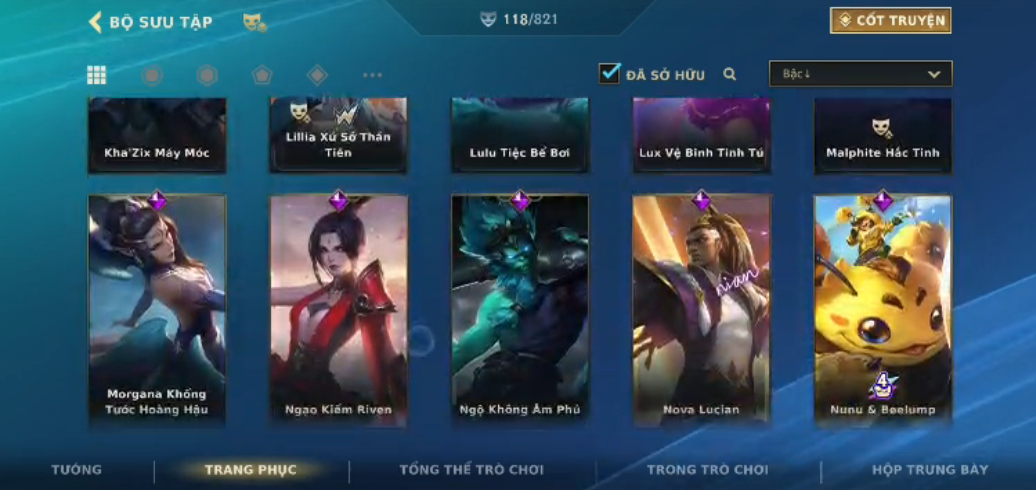Select the Lillia Xứ Sở Thần Tiên skin
Viewport: 1036px width, 490px height.
click(x=339, y=136)
